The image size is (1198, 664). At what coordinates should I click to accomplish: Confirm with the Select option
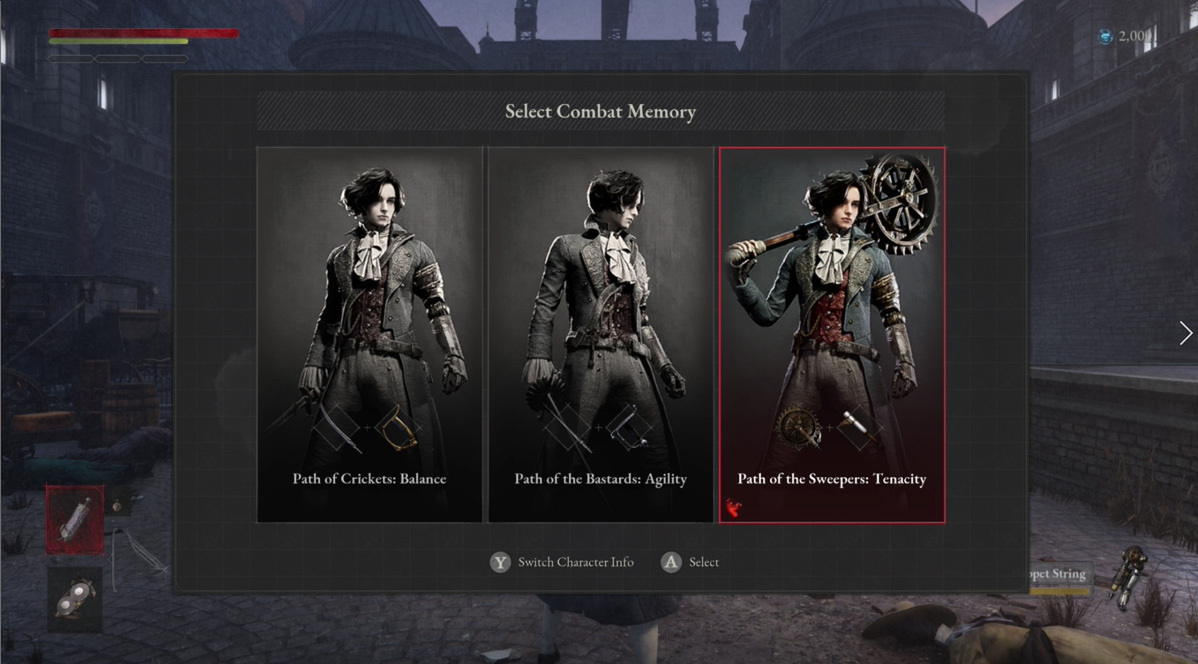(691, 562)
